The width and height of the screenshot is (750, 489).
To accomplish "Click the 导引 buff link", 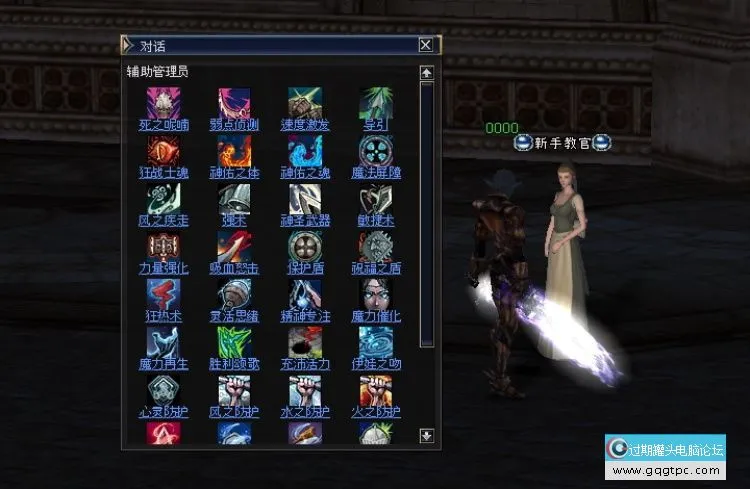I will pyautogui.click(x=376, y=125).
